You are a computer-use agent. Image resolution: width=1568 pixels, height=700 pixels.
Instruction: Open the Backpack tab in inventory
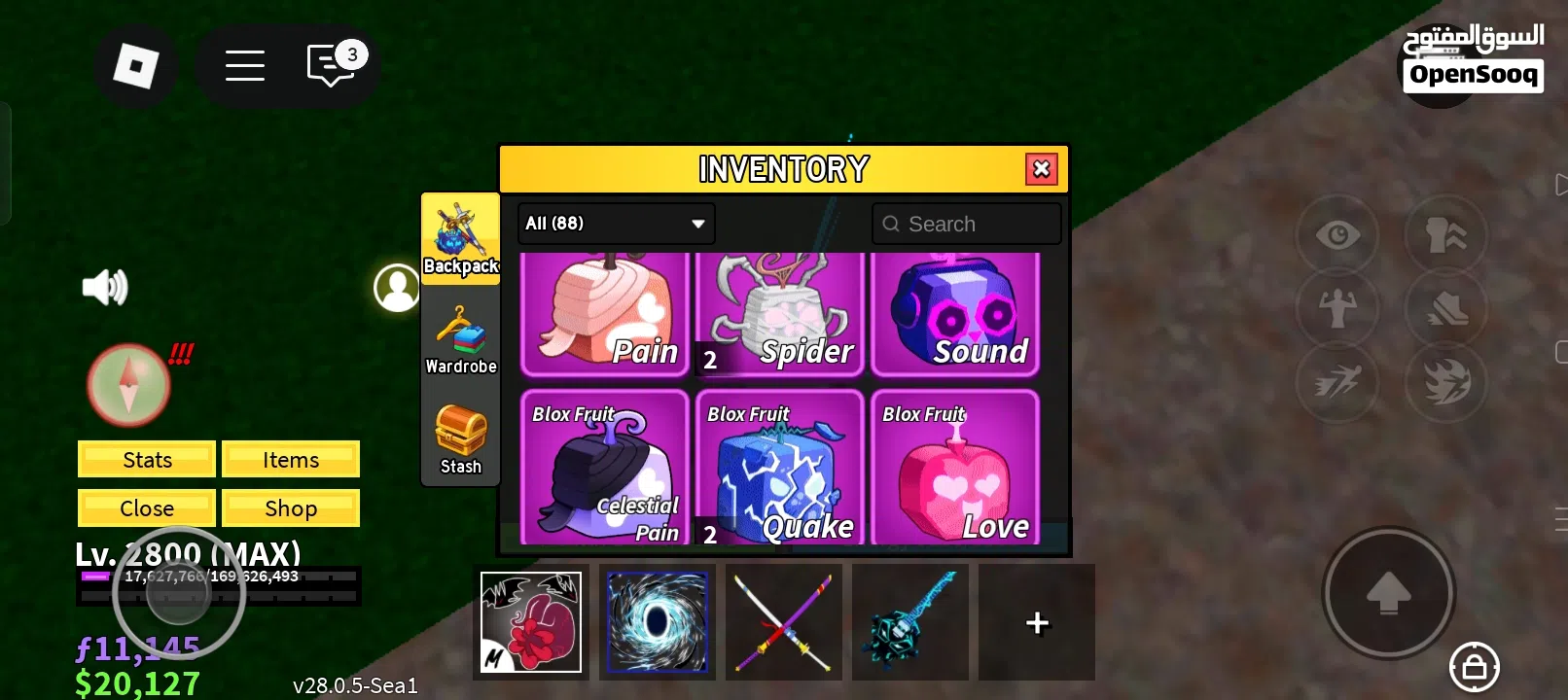click(x=460, y=238)
